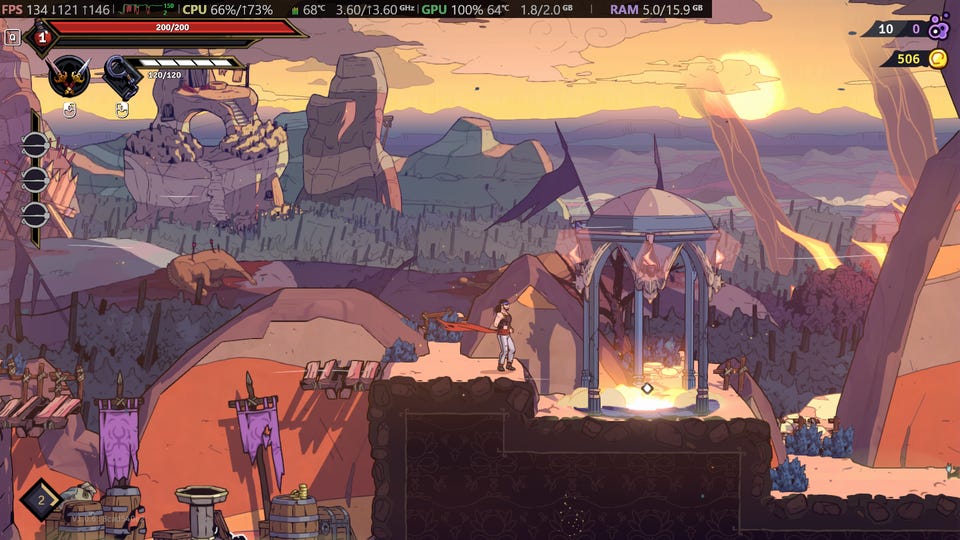Image resolution: width=960 pixels, height=540 pixels.
Task: Click the diamond badge showing number 2
Action: (x=40, y=499)
